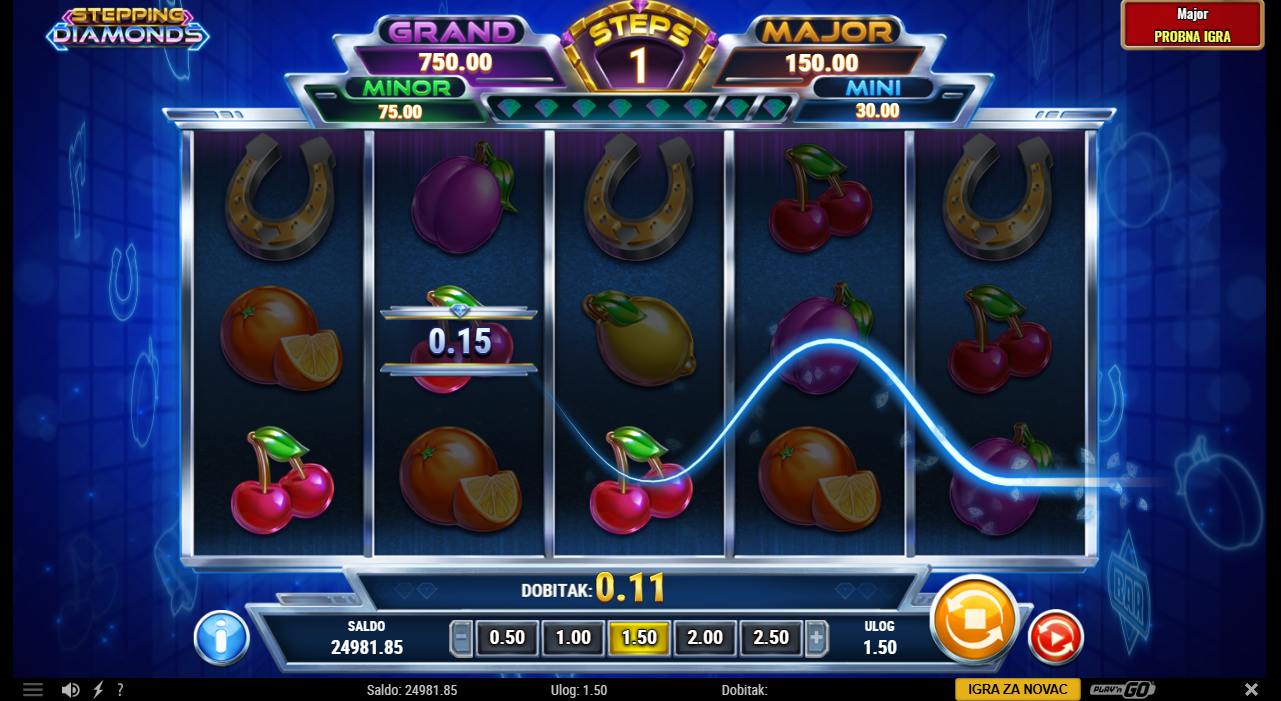This screenshot has height=701, width=1281.
Task: Click the Igra za novac button
Action: (x=1018, y=689)
